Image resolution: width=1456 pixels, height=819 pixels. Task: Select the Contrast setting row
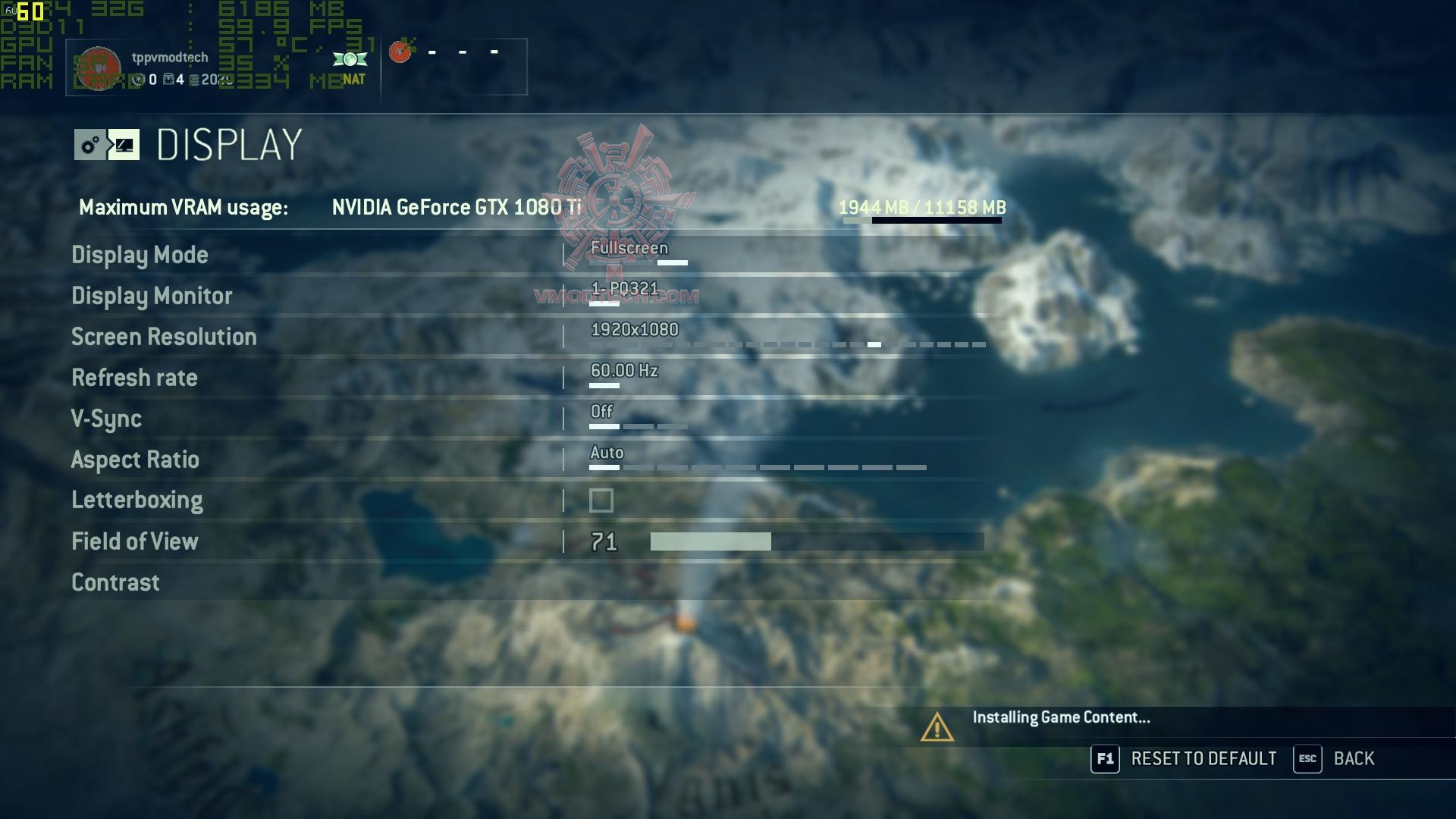[x=115, y=582]
